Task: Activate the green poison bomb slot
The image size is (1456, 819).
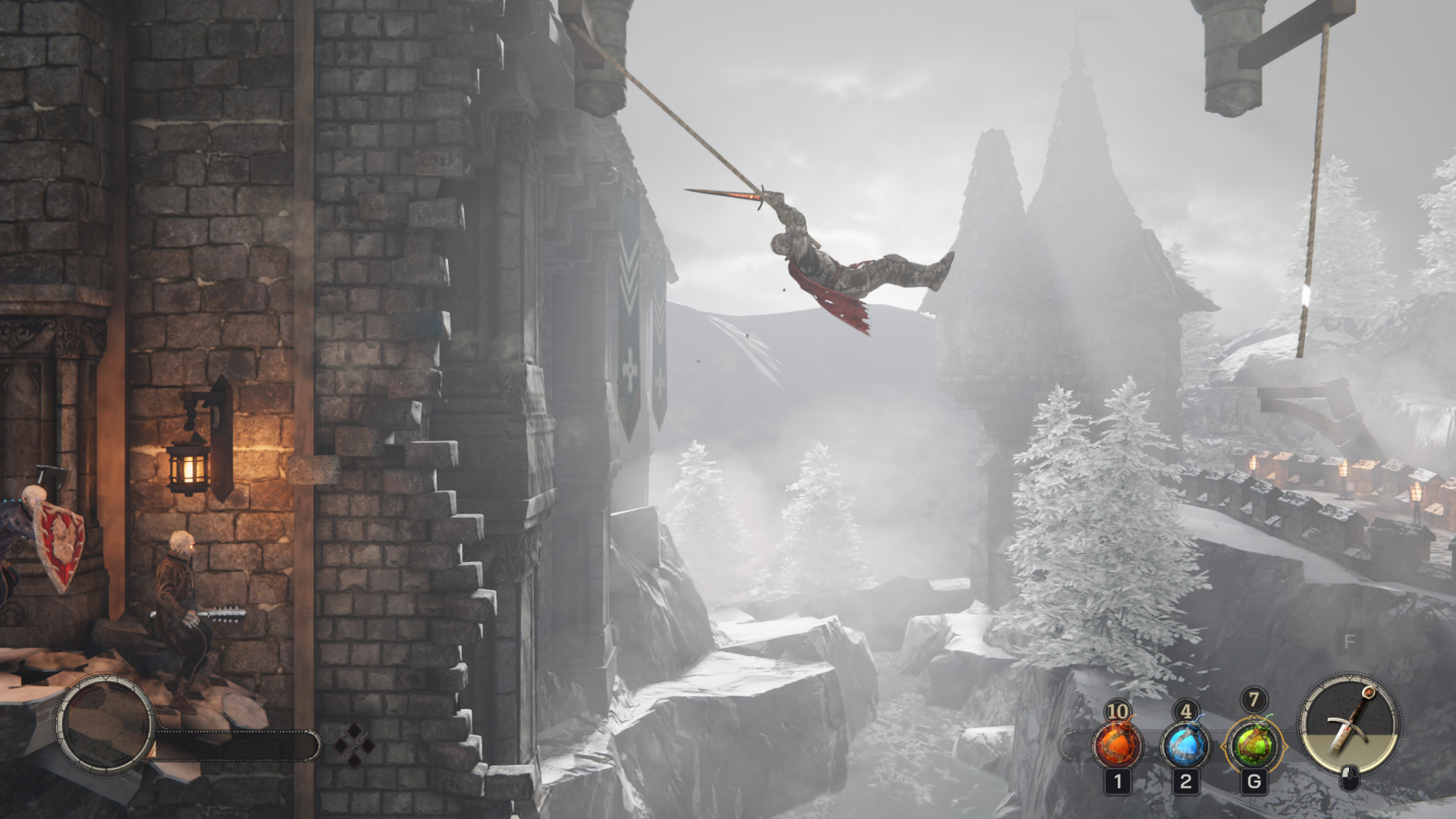Action: tap(1254, 745)
